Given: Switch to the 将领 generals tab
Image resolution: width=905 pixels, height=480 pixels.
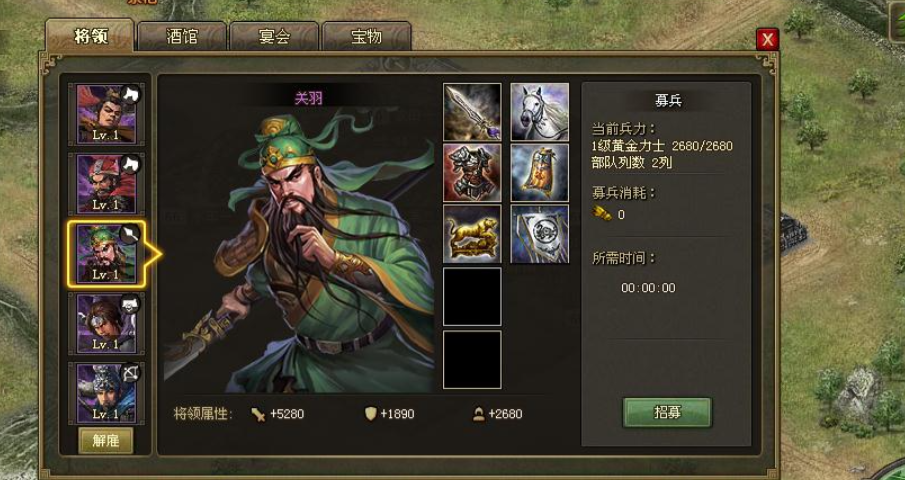Looking at the screenshot, I should pos(89,37).
